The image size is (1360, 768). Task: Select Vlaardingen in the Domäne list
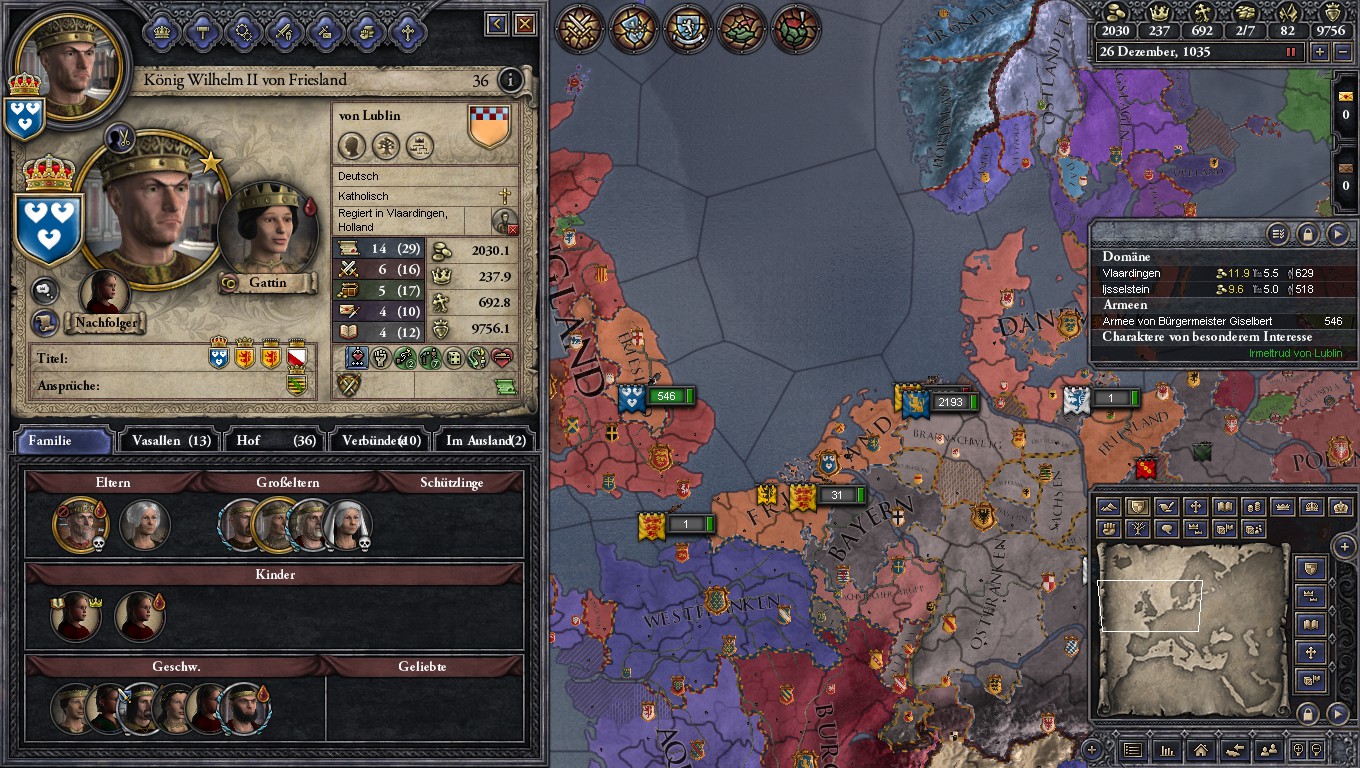pyautogui.click(x=1131, y=273)
